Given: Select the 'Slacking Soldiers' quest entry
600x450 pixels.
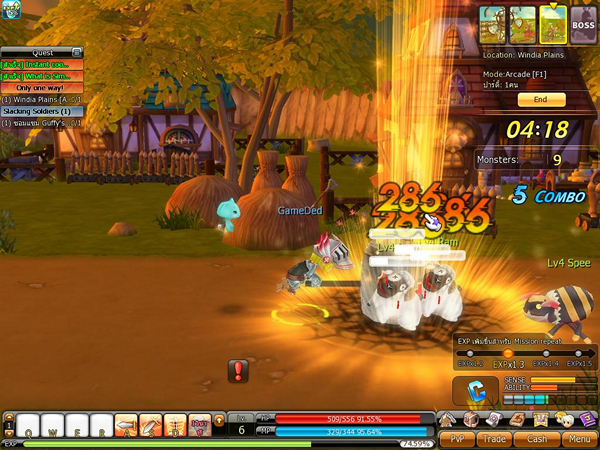Looking at the screenshot, I should point(36,111).
